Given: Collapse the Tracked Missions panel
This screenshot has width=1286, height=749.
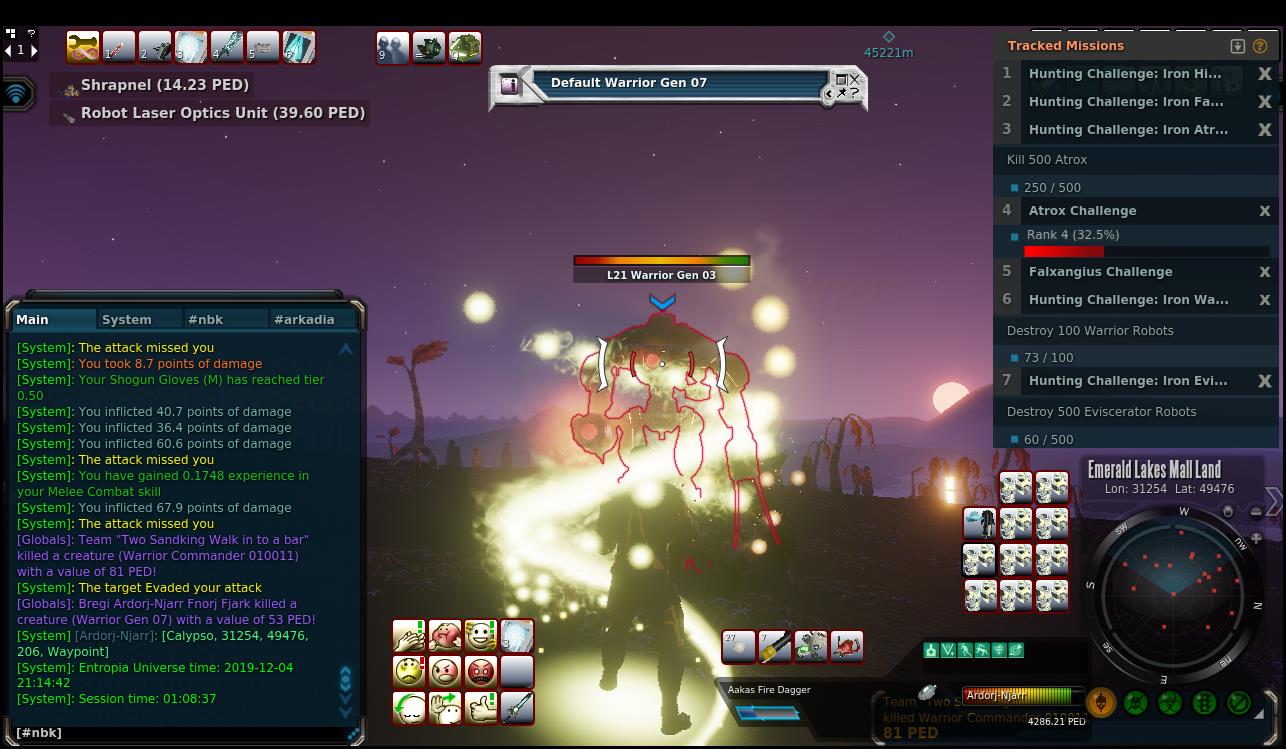Looking at the screenshot, I should coord(1237,46).
